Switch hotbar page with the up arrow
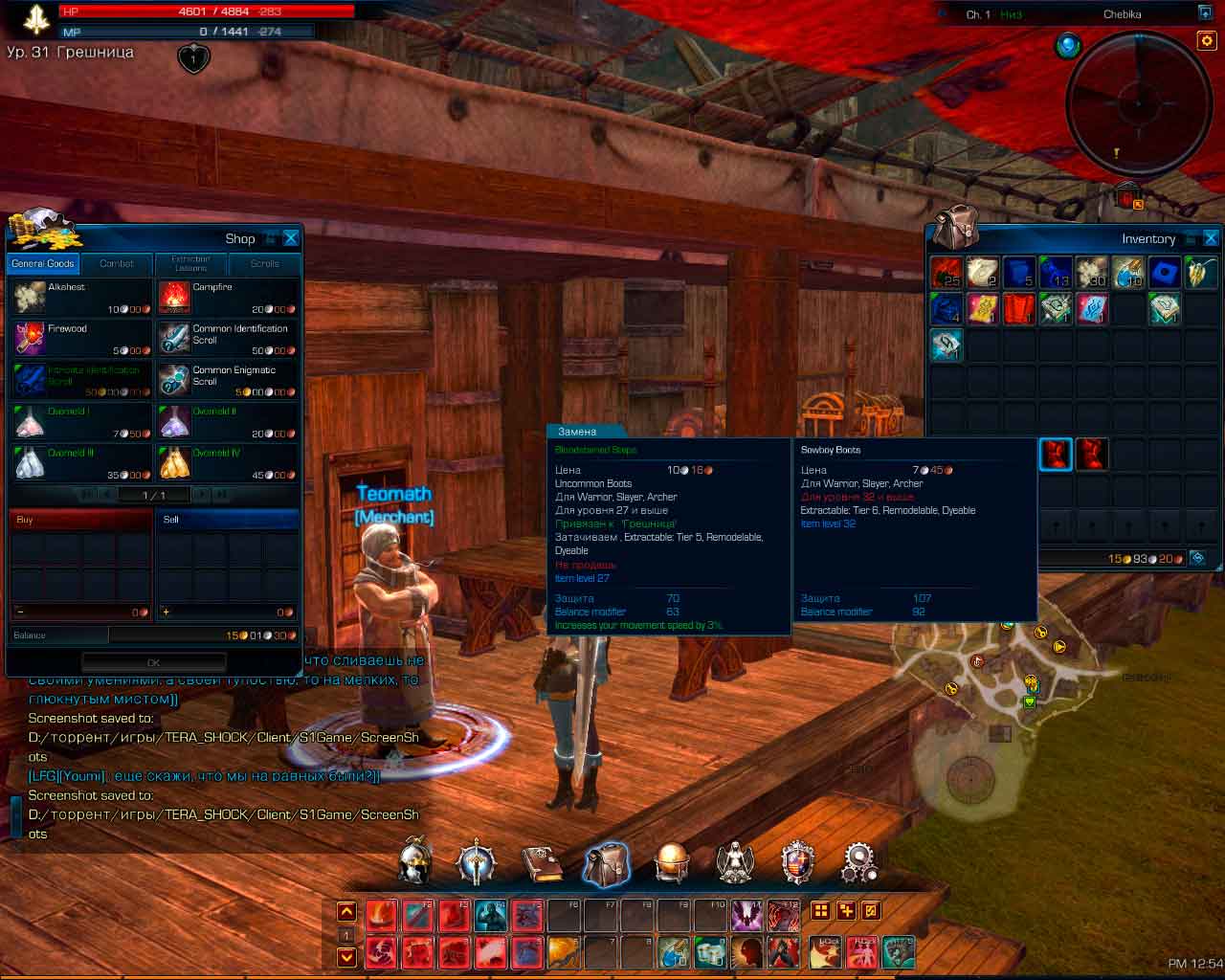Viewport: 1225px width, 980px height. (x=346, y=912)
